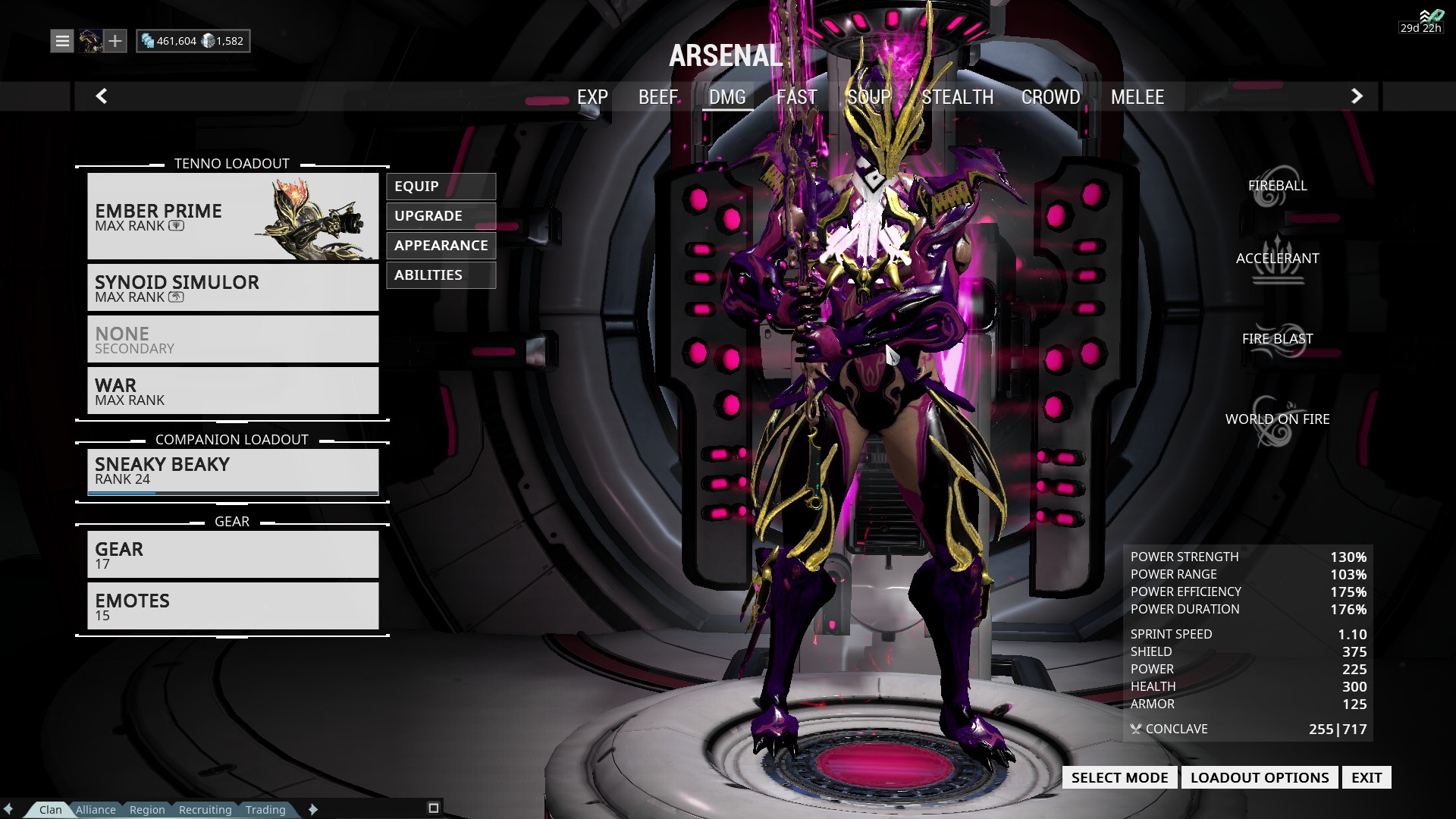1456x819 pixels.
Task: Select the empty secondary weapon slot
Action: pos(232,339)
